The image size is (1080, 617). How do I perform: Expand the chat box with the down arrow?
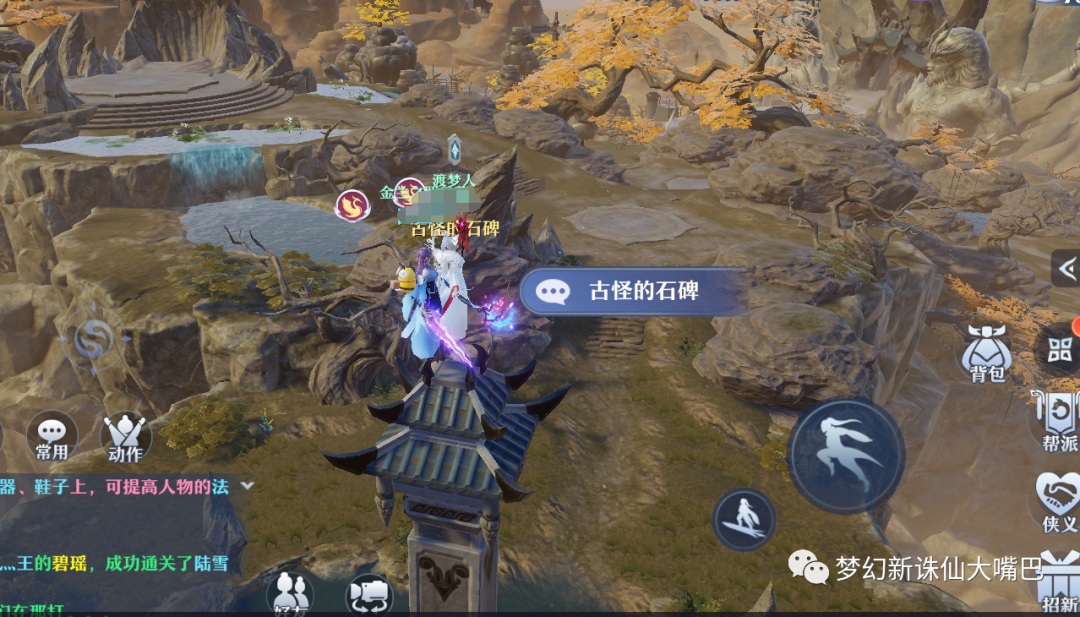pos(247,485)
